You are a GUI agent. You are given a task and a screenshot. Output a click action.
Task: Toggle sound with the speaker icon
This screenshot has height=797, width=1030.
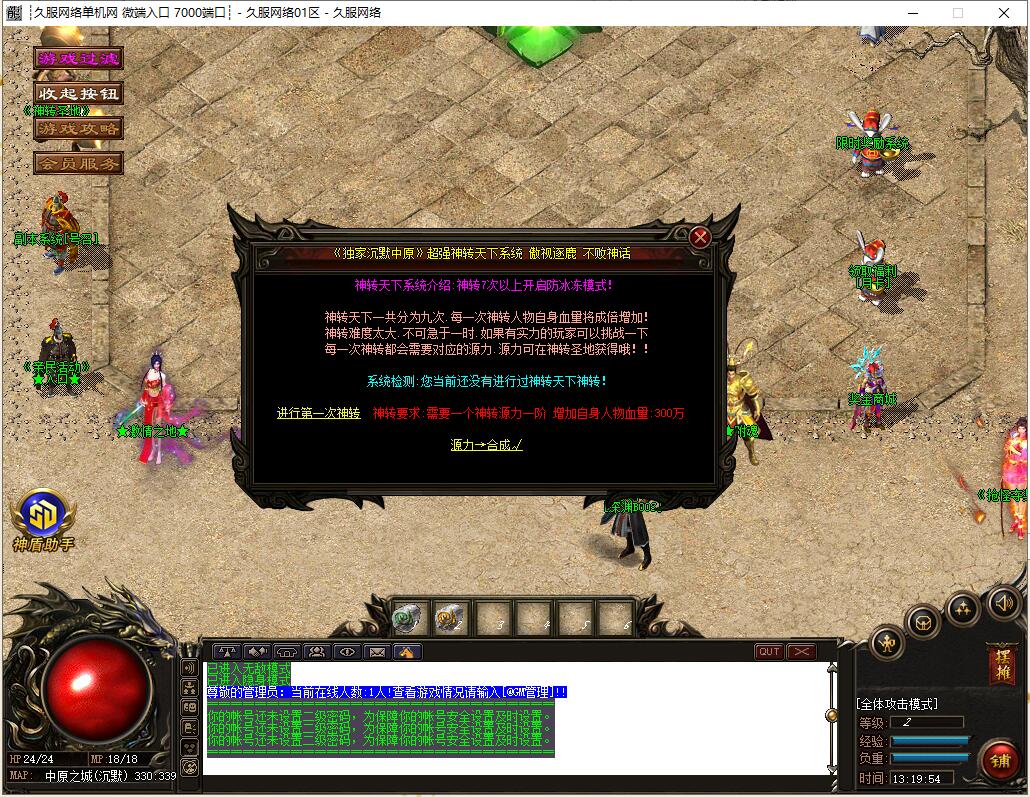1003,602
